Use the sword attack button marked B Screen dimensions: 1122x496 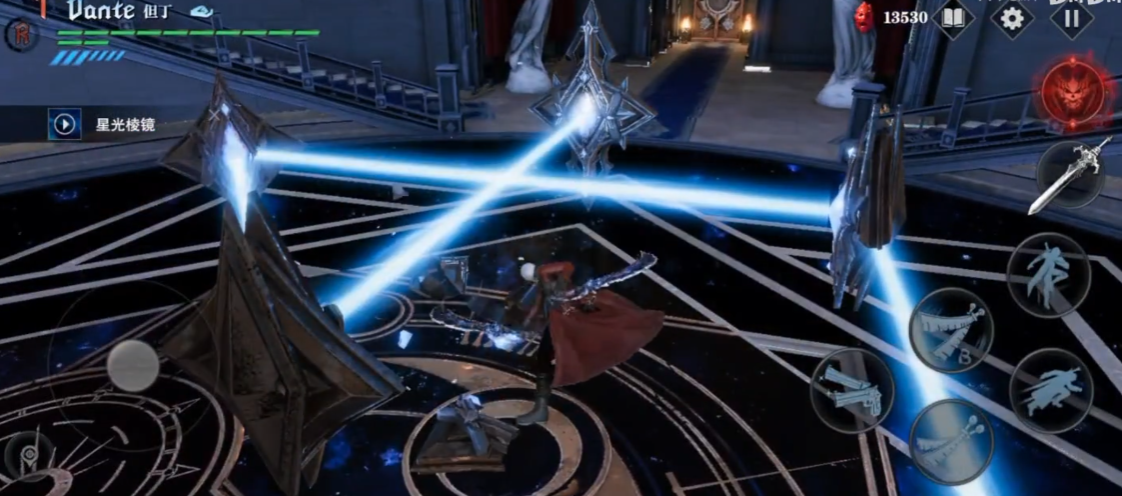951,329
